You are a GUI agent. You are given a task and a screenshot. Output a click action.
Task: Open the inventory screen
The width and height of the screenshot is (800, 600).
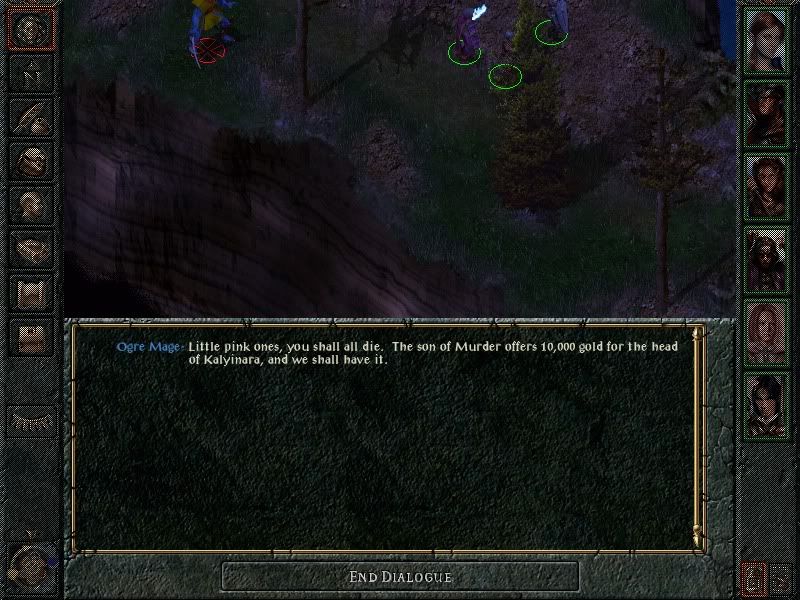point(30,160)
